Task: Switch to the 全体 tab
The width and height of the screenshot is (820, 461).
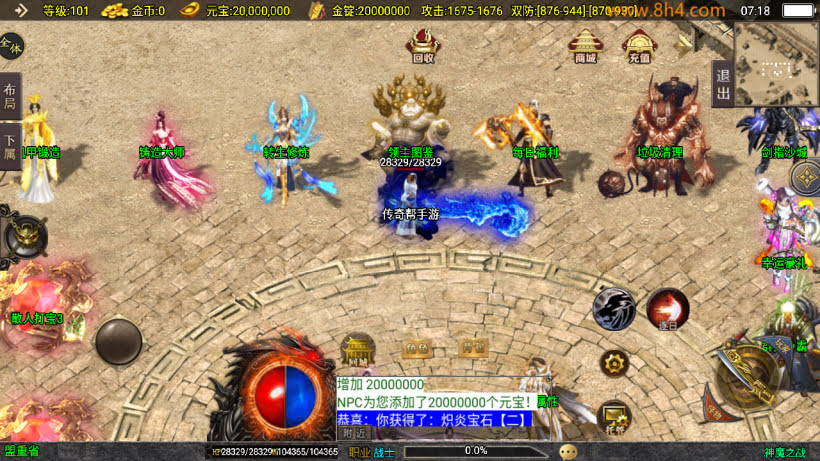Action: pos(10,46)
